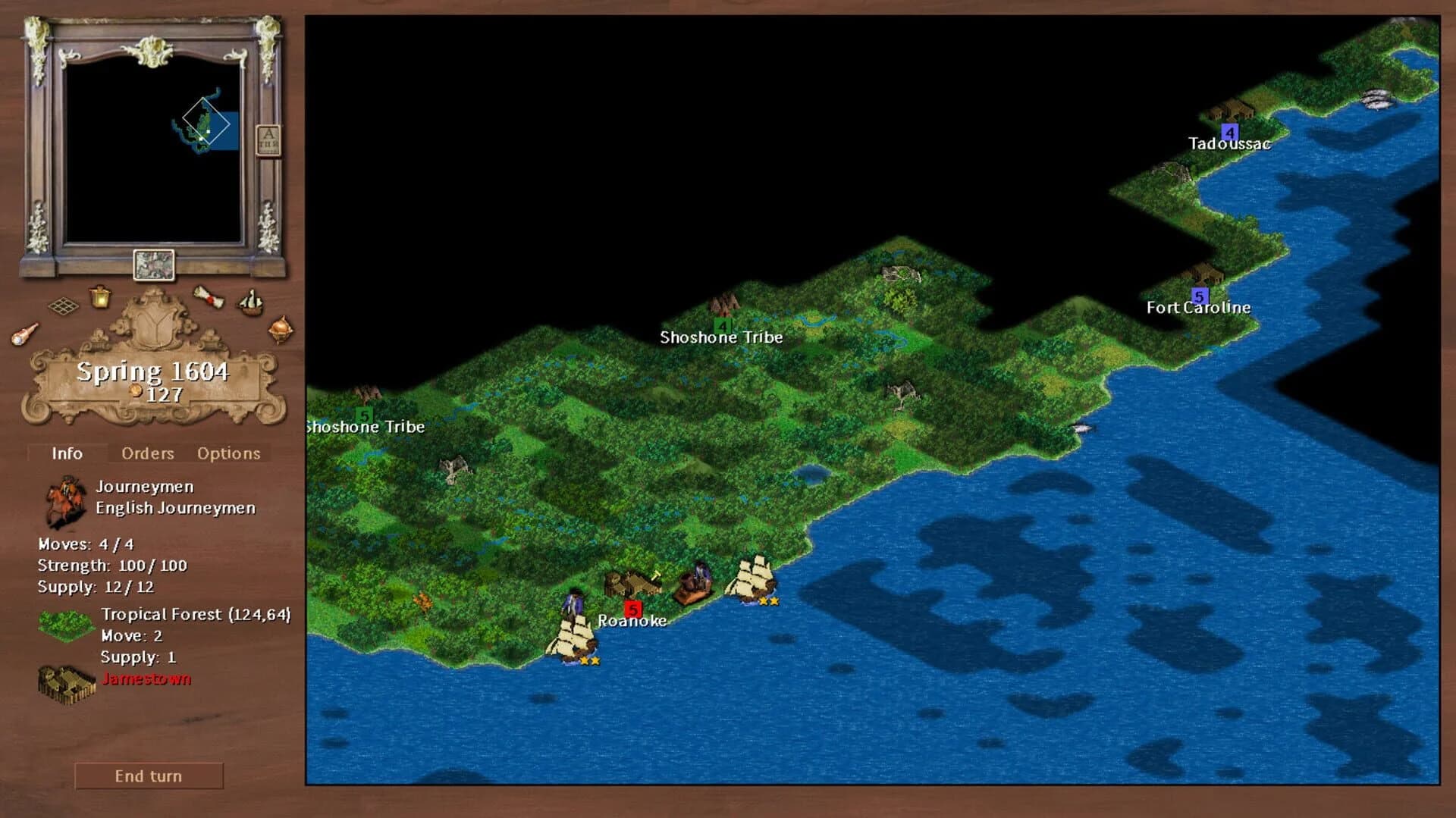Switch to the Orders tab

click(x=148, y=453)
